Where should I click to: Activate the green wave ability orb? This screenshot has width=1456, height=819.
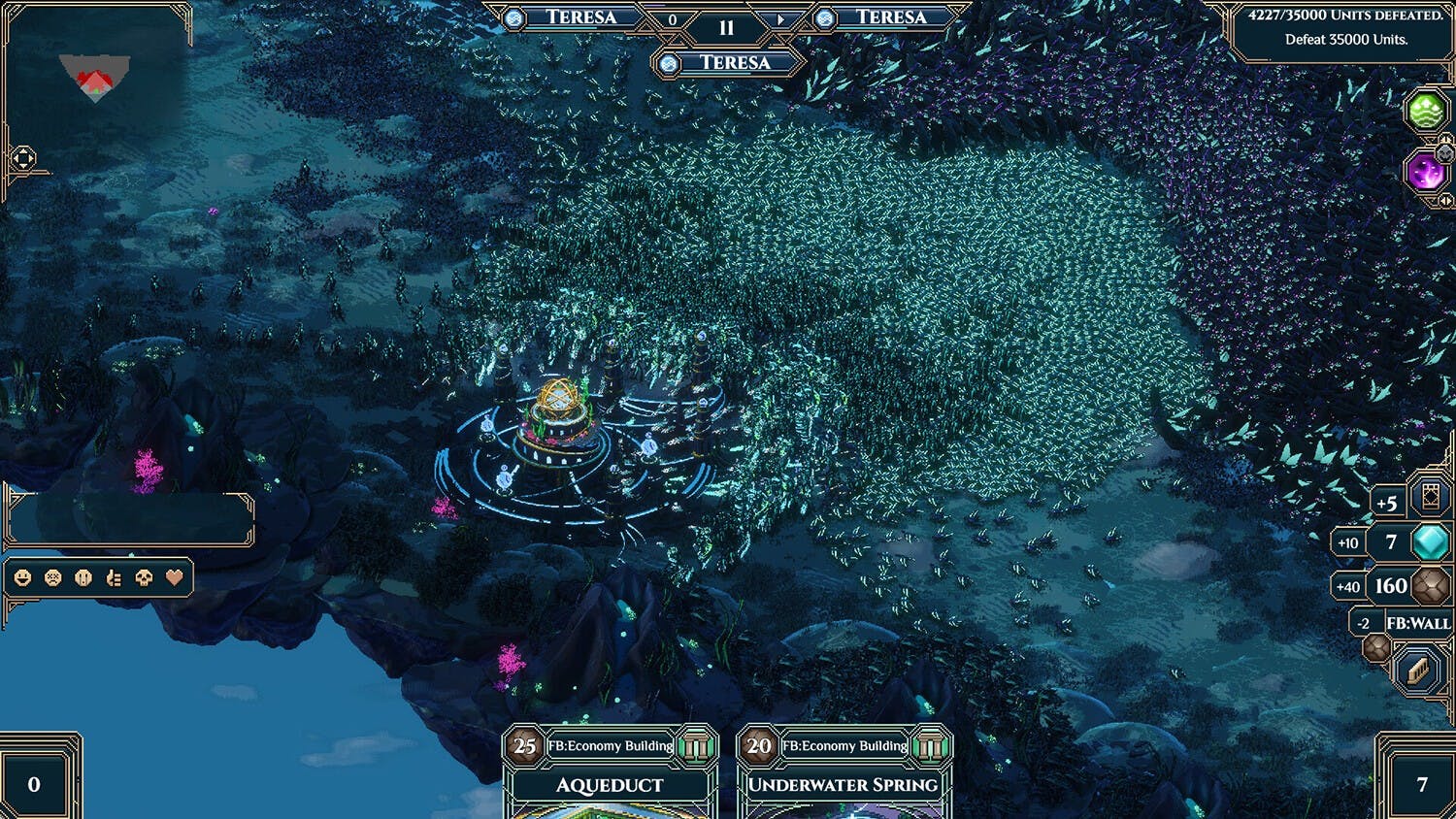(1426, 112)
